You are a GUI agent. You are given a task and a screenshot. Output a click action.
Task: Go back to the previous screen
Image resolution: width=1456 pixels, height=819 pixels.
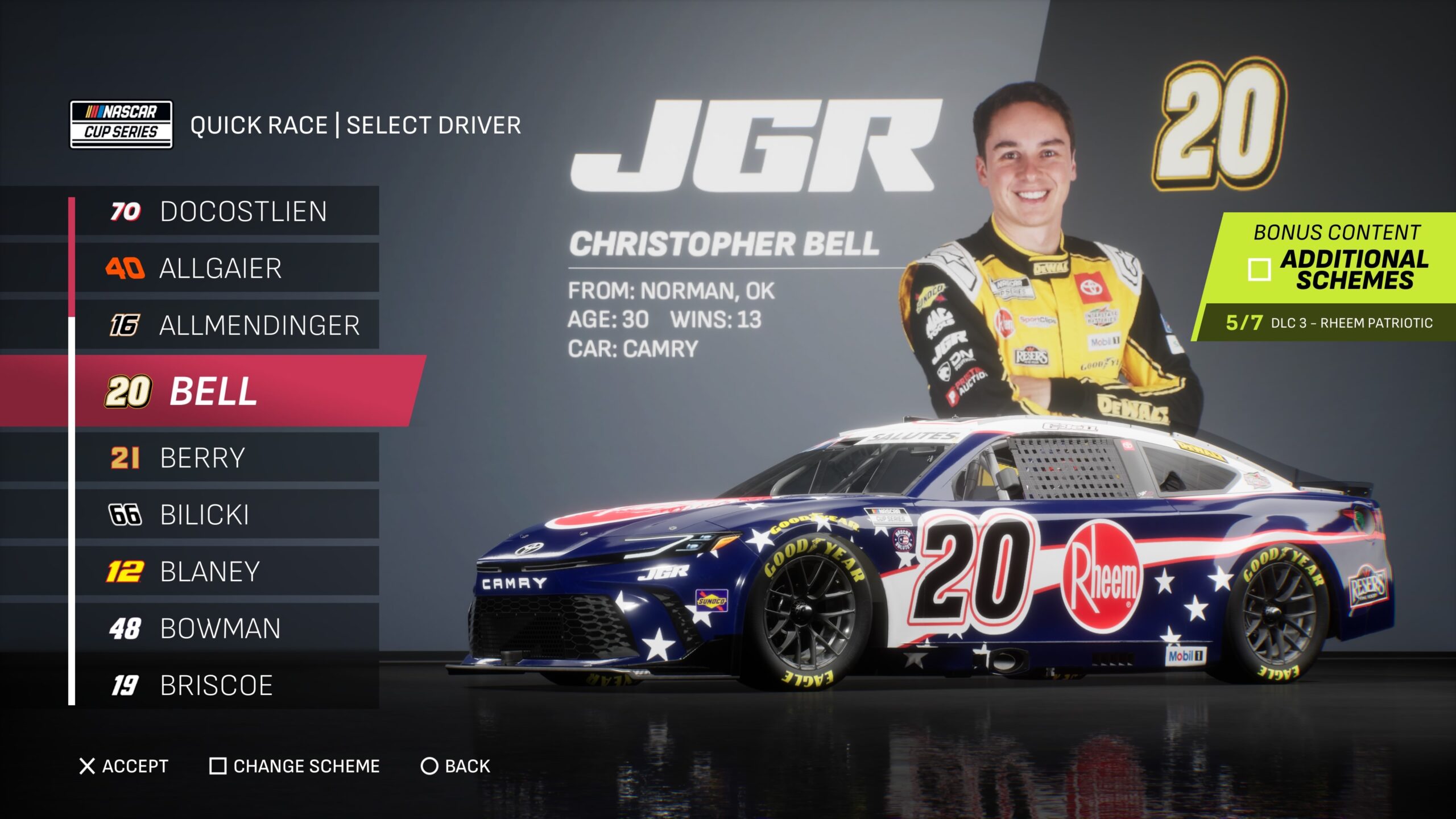point(455,766)
